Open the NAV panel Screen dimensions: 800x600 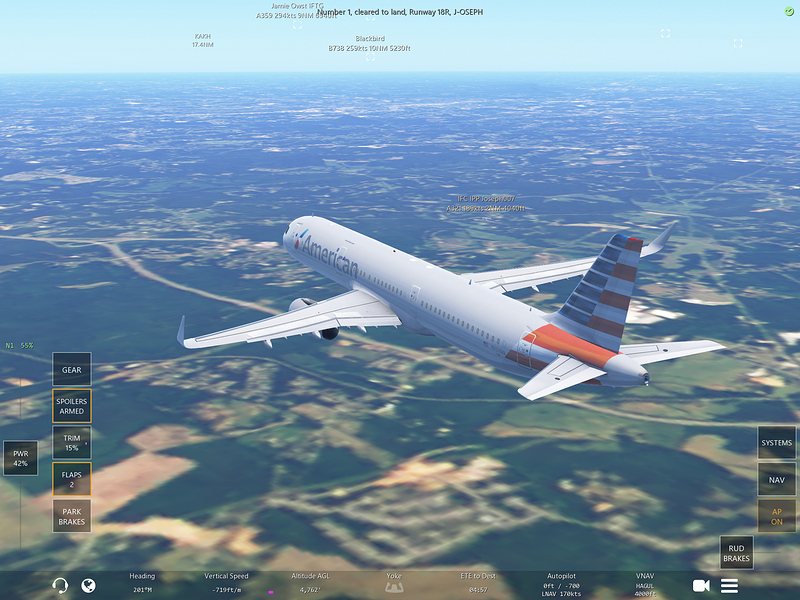click(x=776, y=479)
